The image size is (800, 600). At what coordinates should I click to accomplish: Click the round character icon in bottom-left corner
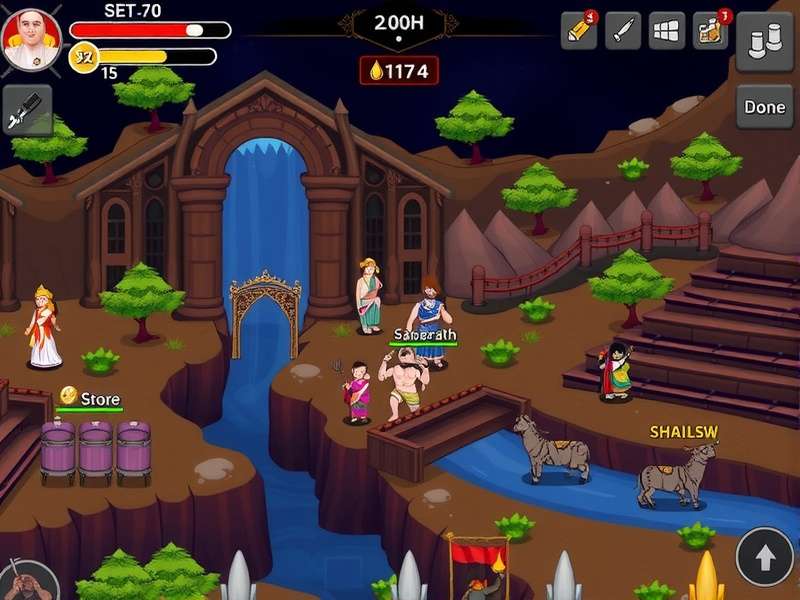point(22,580)
